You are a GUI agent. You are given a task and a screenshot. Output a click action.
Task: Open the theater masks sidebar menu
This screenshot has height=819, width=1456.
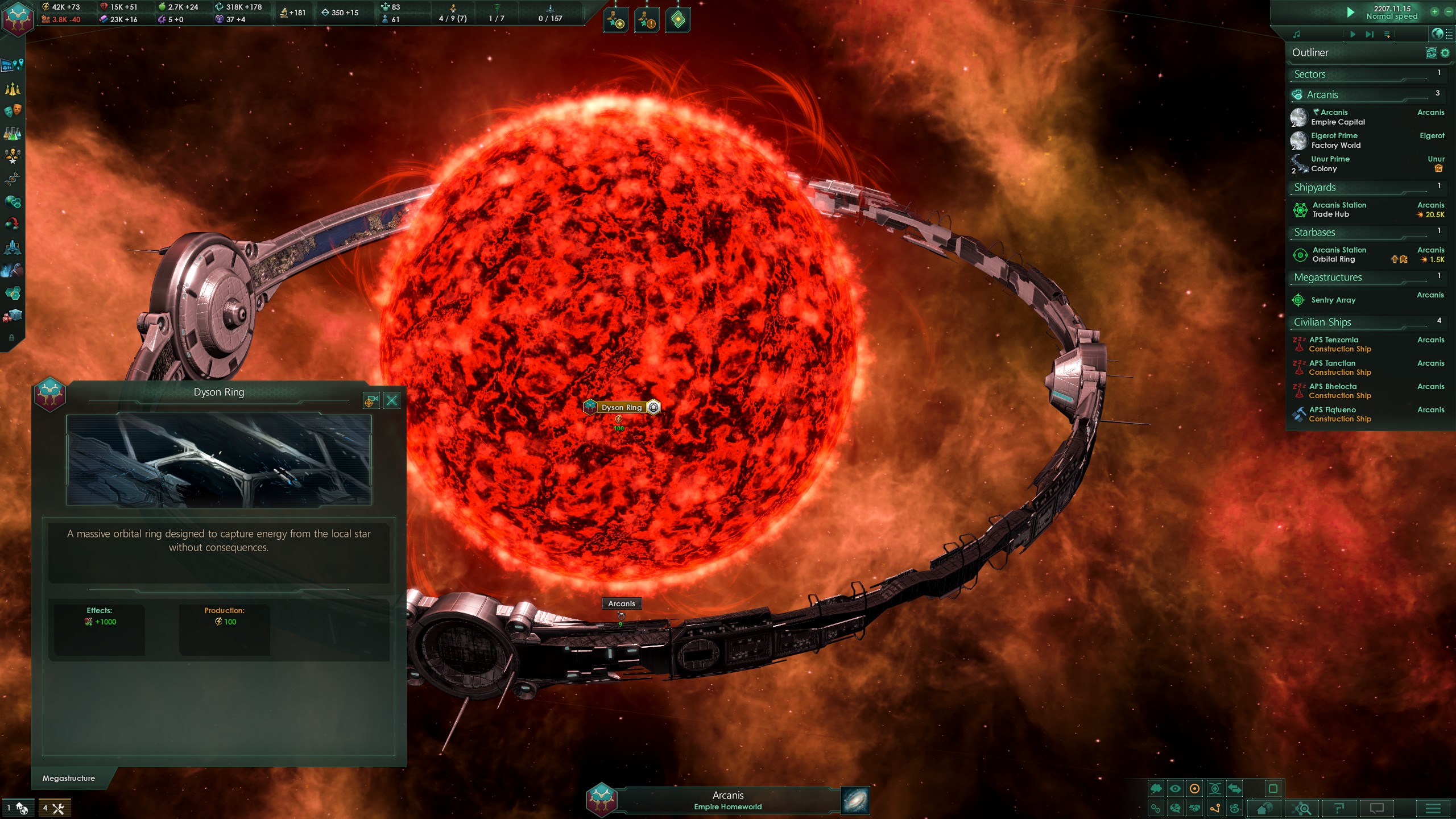13,110
